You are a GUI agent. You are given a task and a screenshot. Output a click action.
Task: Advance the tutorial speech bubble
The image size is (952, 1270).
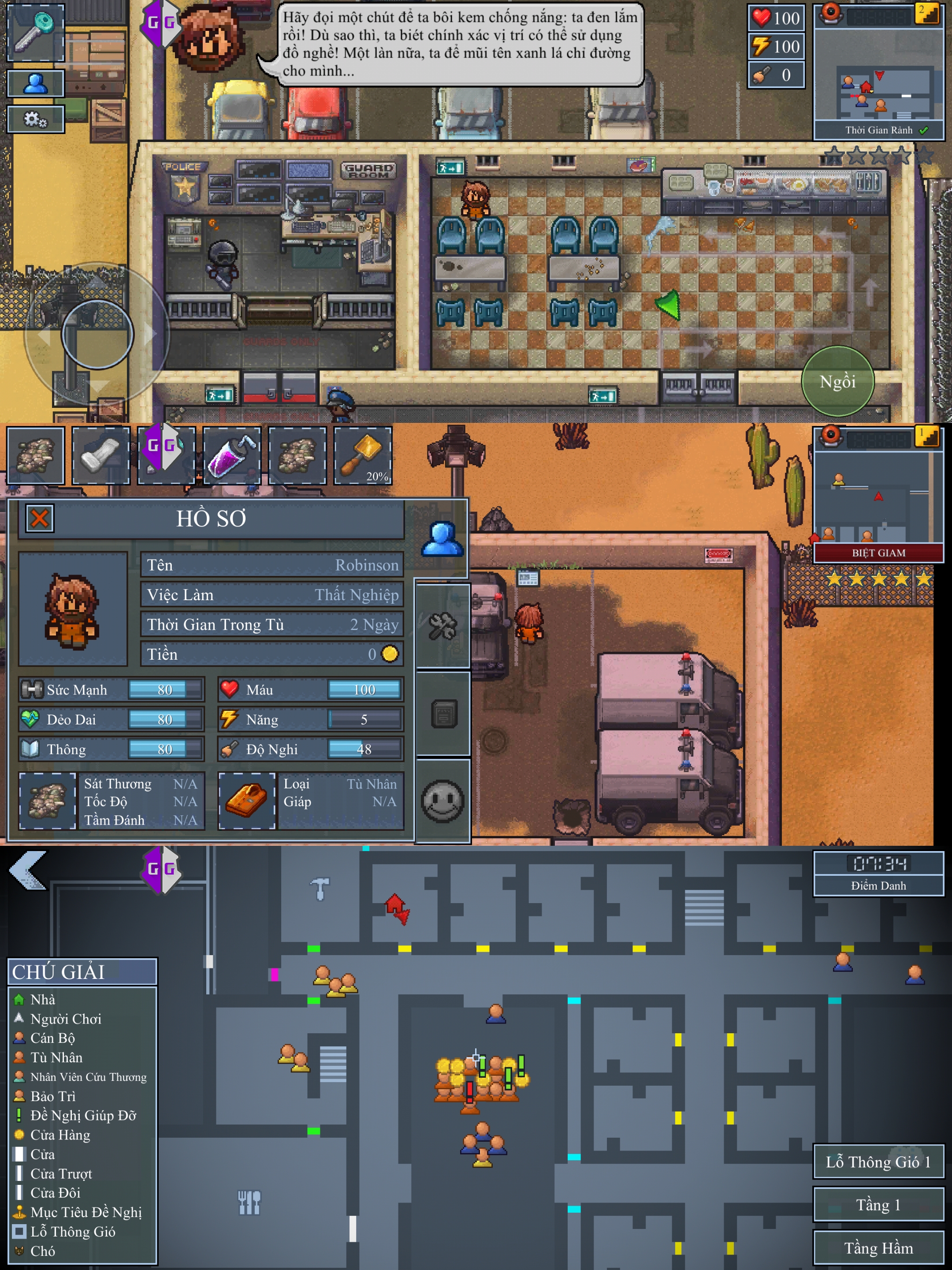tap(459, 44)
